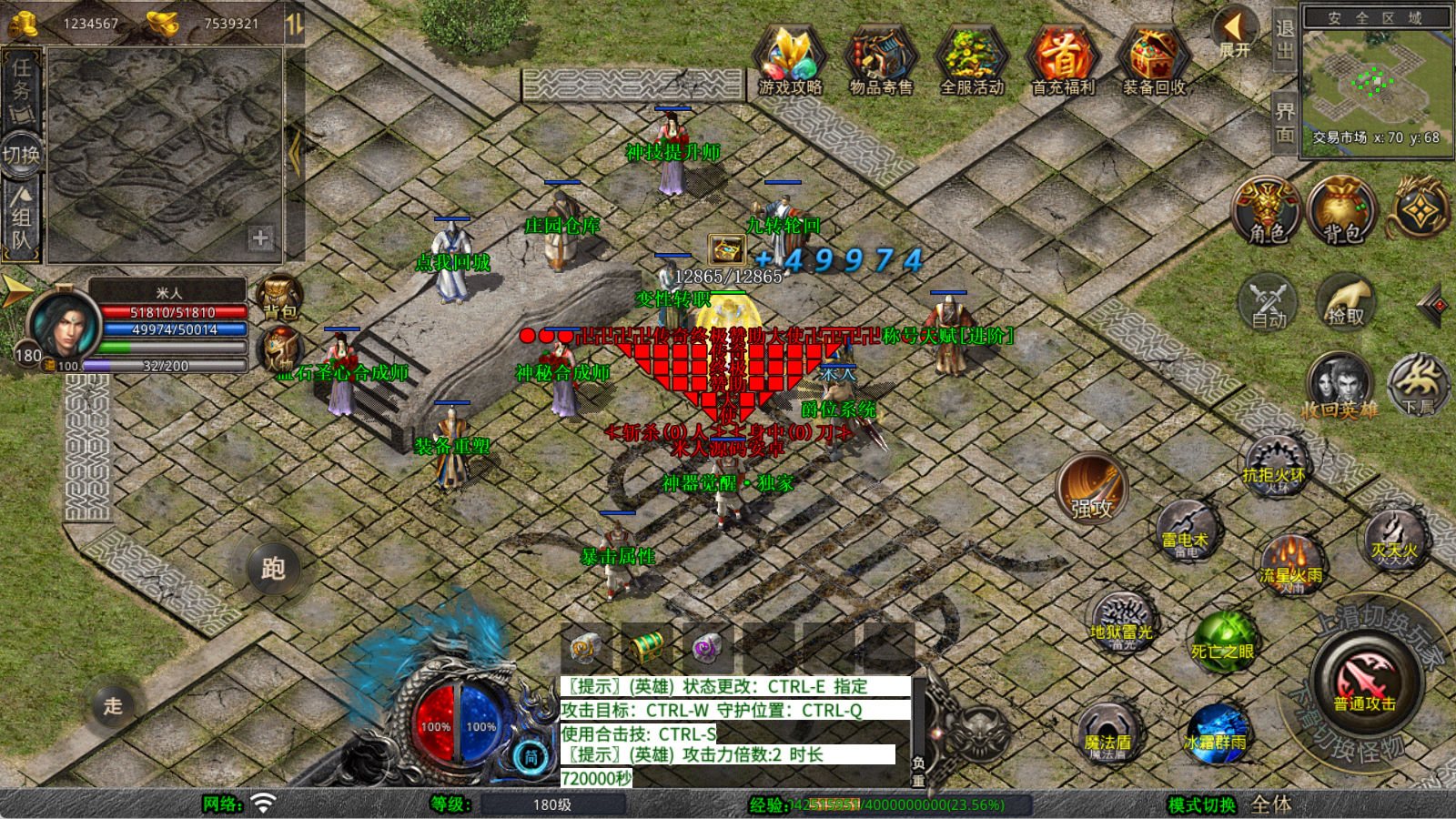Open the 装备回收 equipment recycling
Screen dimensions: 1456x819
pyautogui.click(x=1153, y=59)
